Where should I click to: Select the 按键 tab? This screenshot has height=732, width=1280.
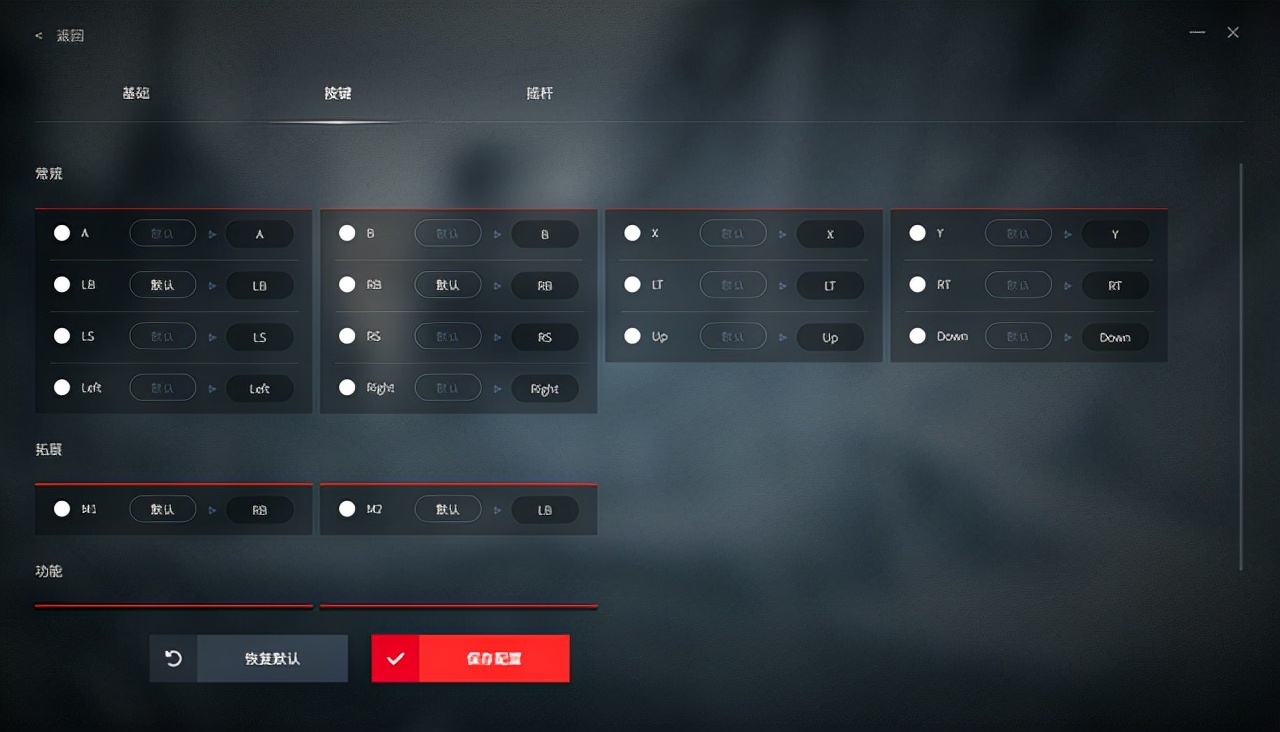(338, 93)
